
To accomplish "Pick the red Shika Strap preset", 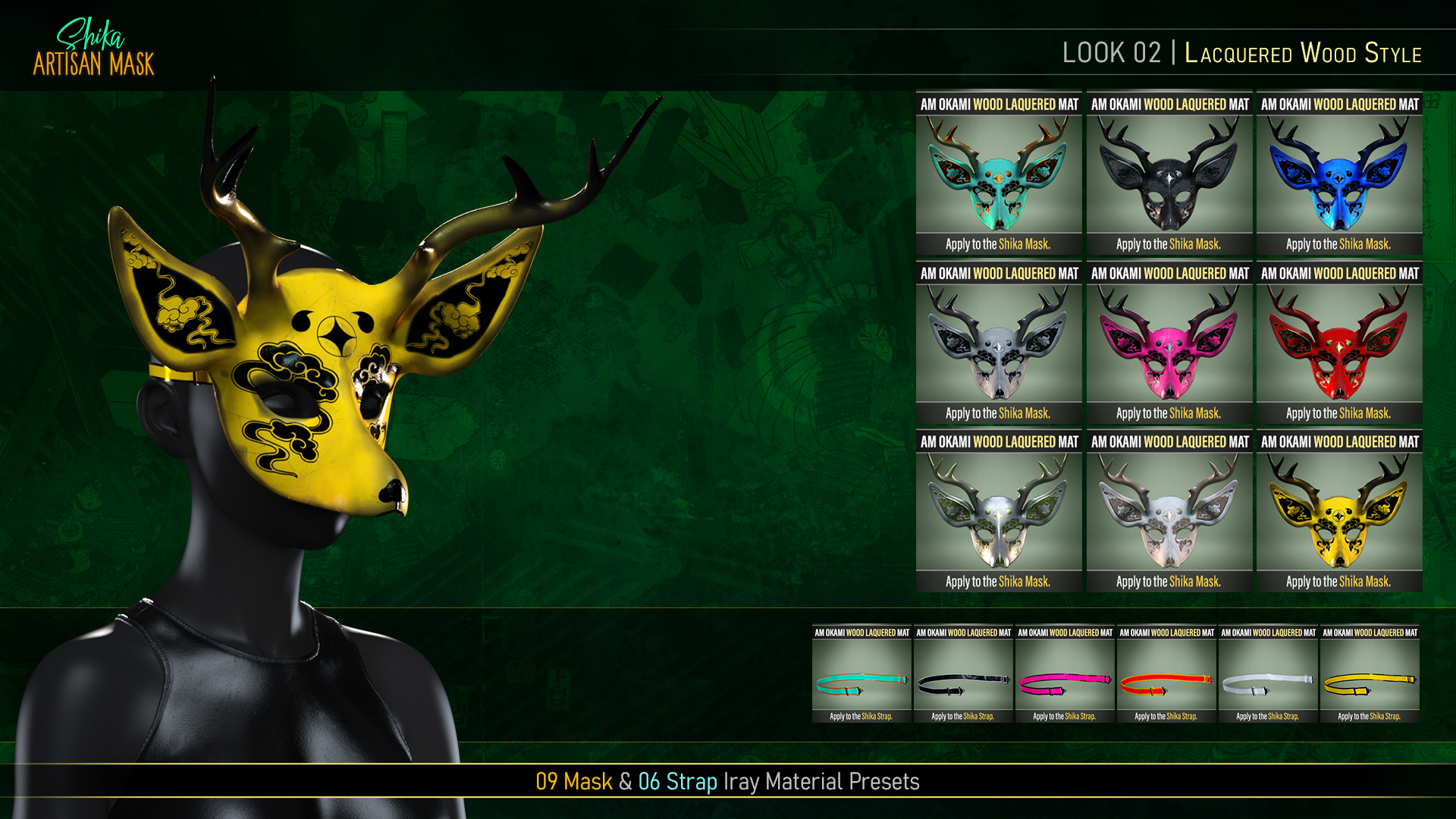I will 1166,674.
